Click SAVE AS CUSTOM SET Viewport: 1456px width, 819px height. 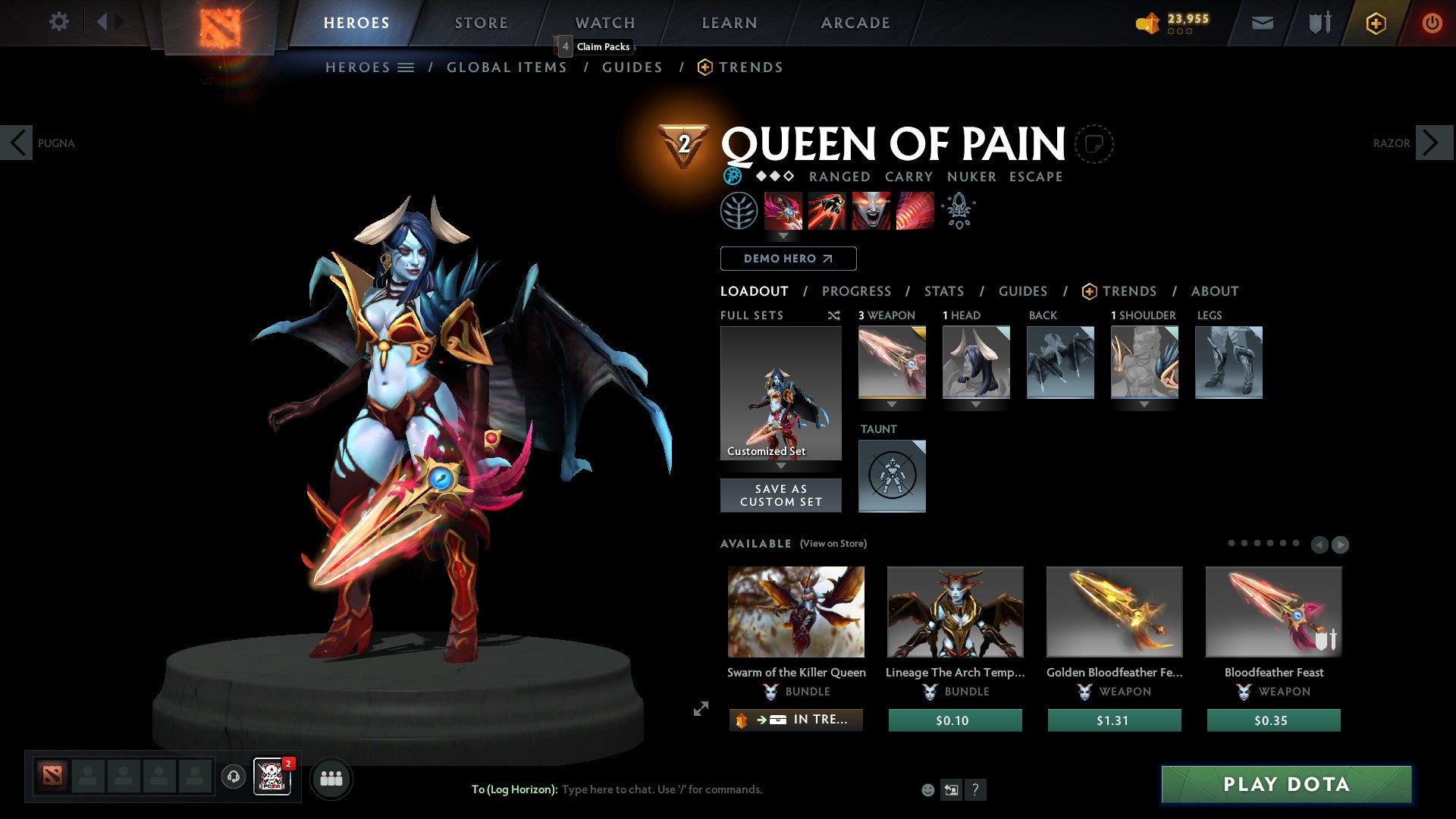point(780,495)
